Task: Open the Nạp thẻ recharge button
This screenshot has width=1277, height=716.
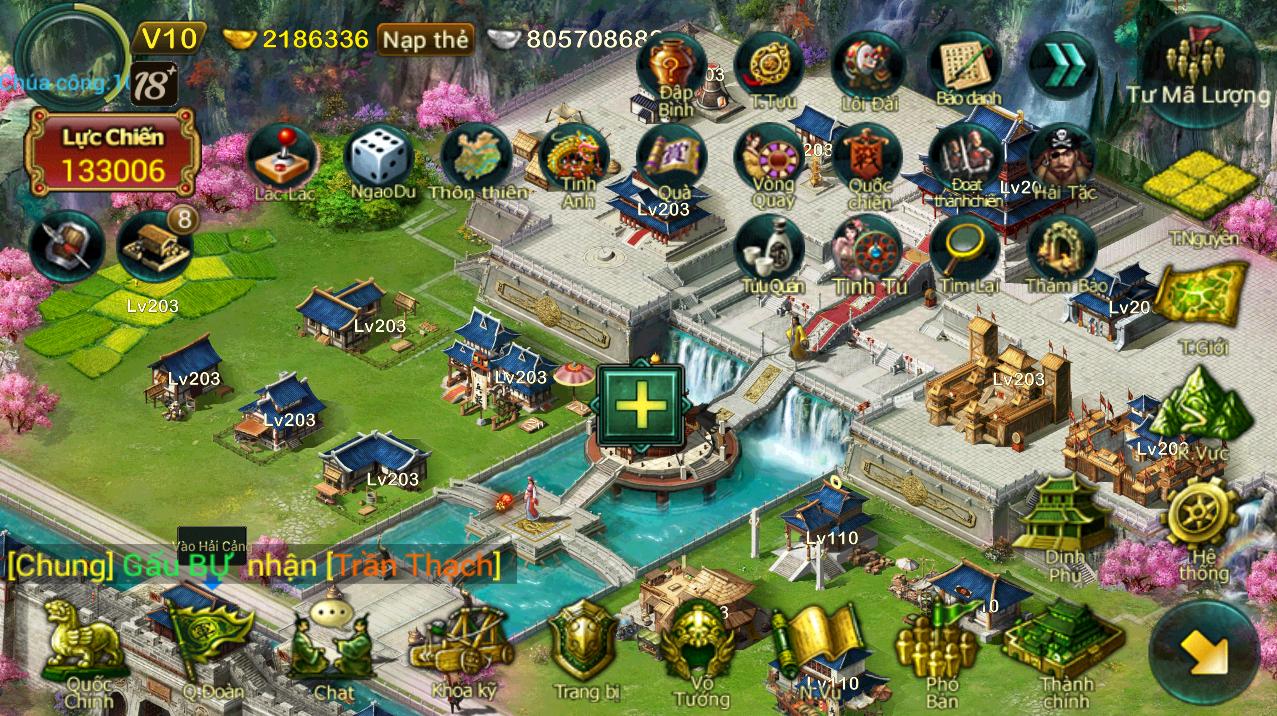Action: pyautogui.click(x=425, y=40)
